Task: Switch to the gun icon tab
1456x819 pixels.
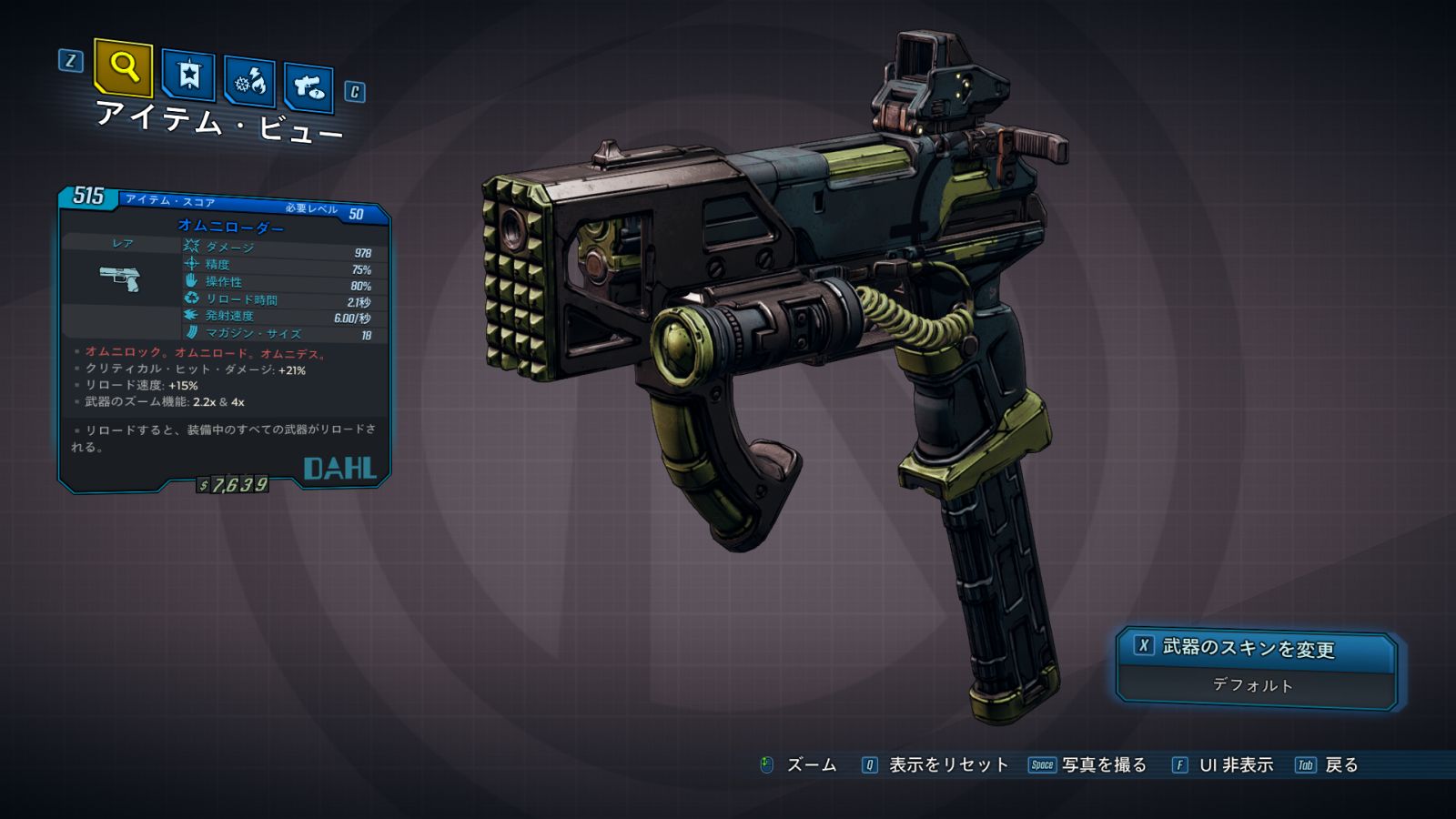Action: [308, 87]
